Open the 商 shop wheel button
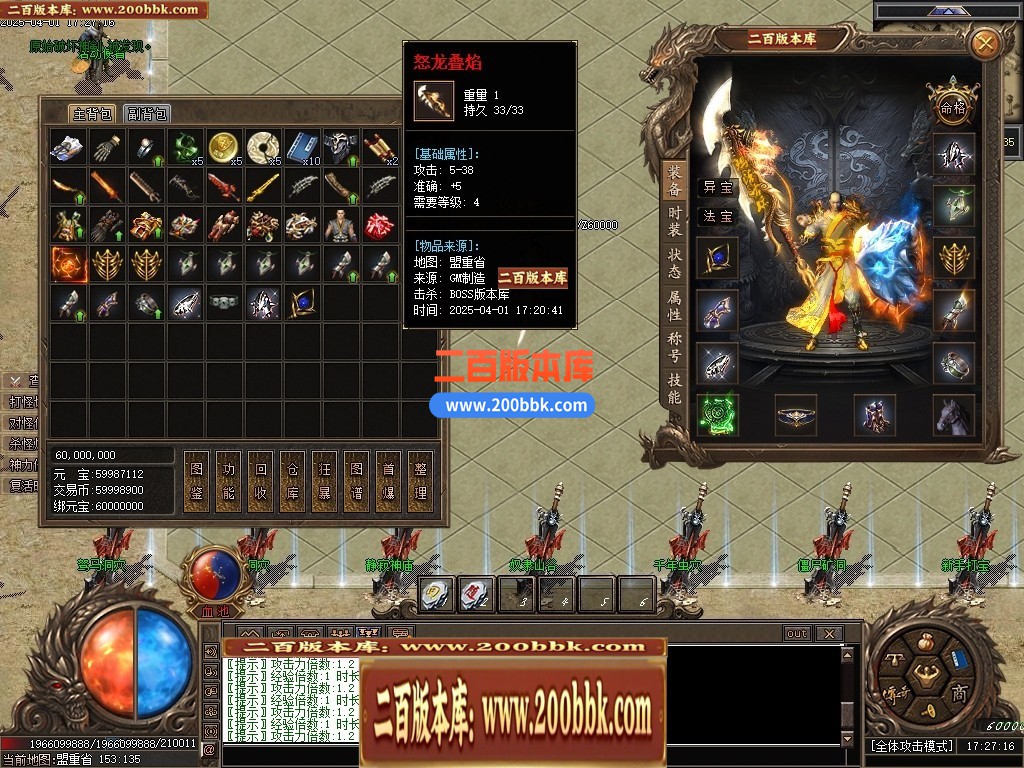The width and height of the screenshot is (1024, 768). click(x=958, y=695)
